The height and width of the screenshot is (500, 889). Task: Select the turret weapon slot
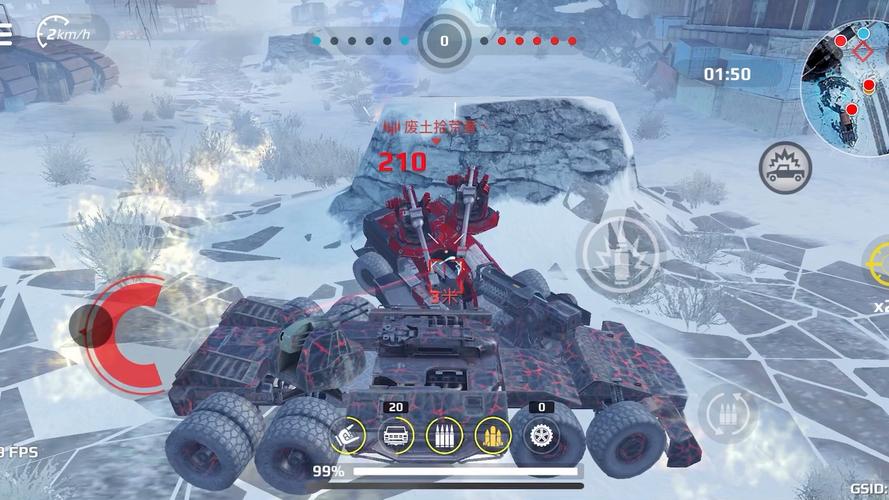pos(347,436)
